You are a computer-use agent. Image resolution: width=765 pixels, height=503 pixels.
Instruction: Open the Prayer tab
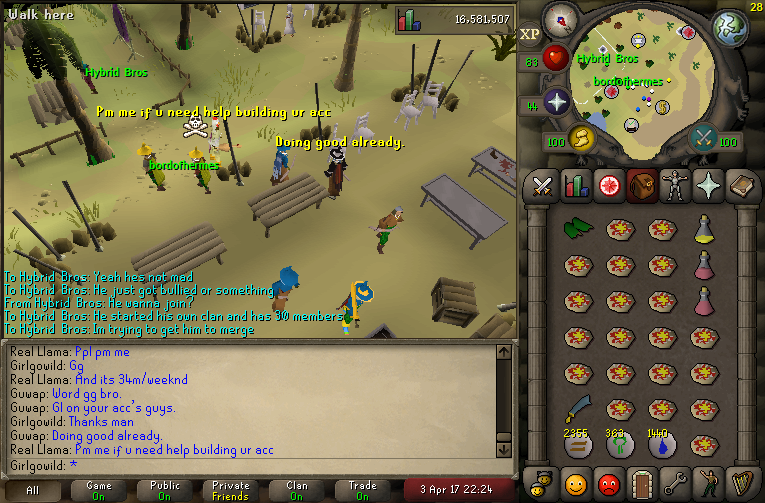(x=708, y=186)
